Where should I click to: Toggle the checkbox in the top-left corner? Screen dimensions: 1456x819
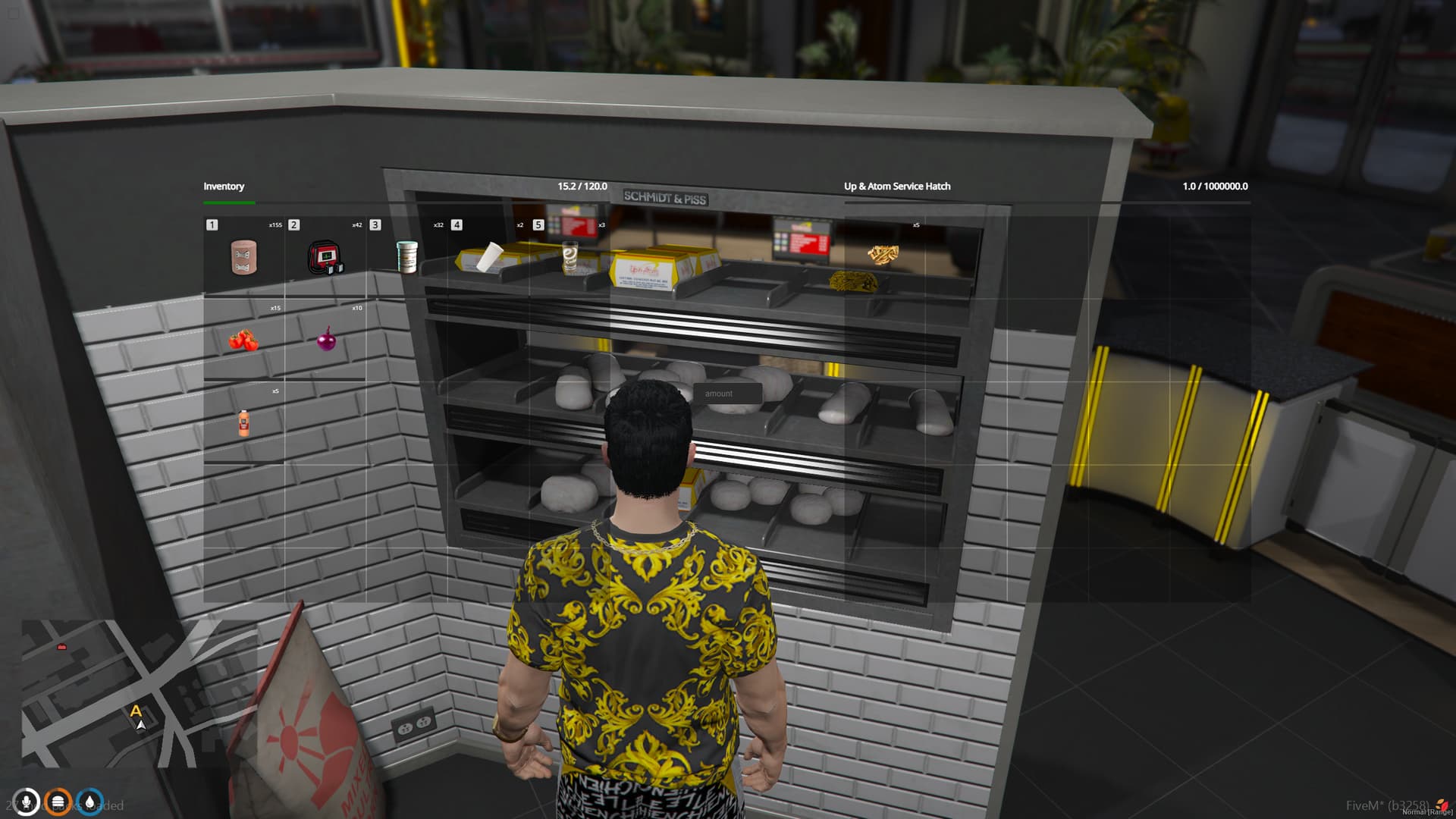coord(13,12)
